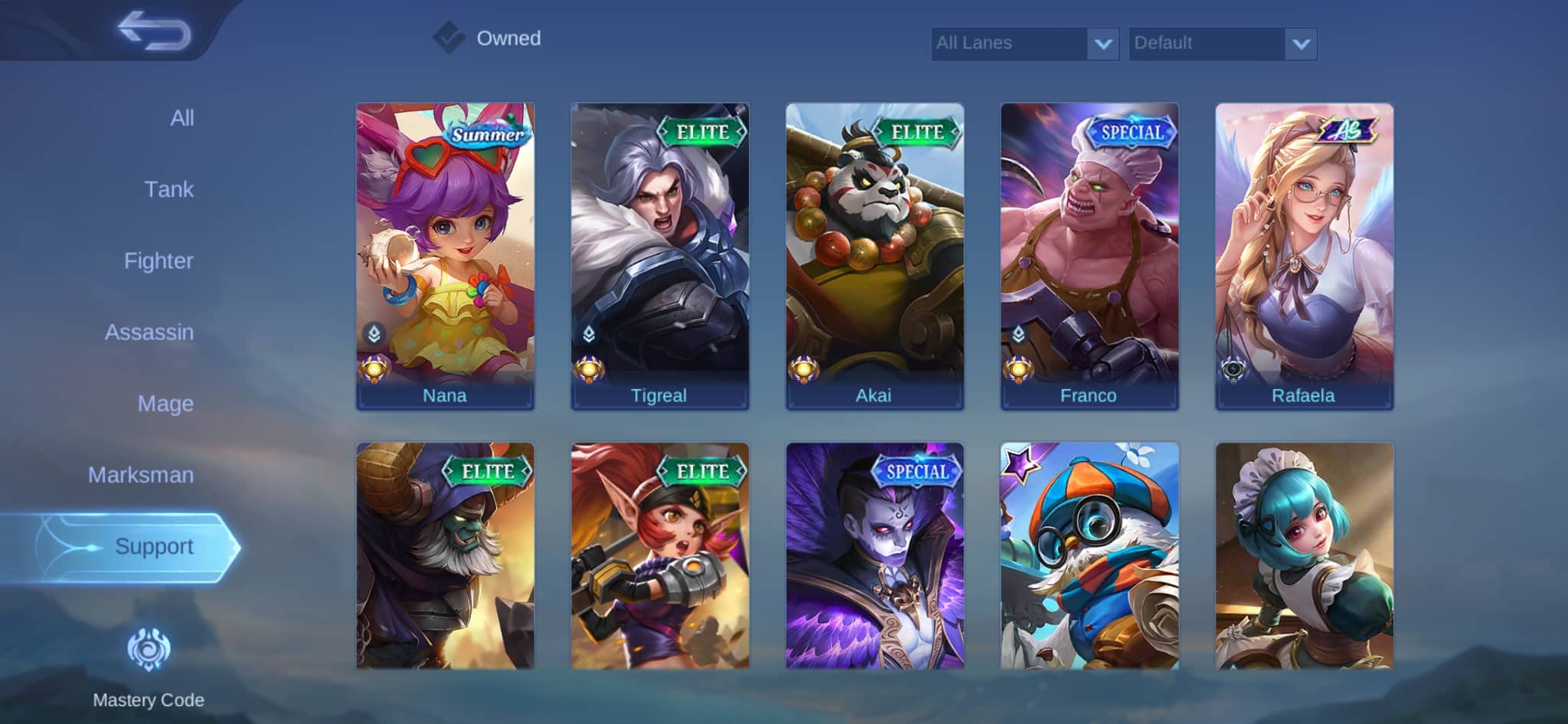Open the Default sorting dropdown
This screenshot has height=724, width=1568.
1221,44
